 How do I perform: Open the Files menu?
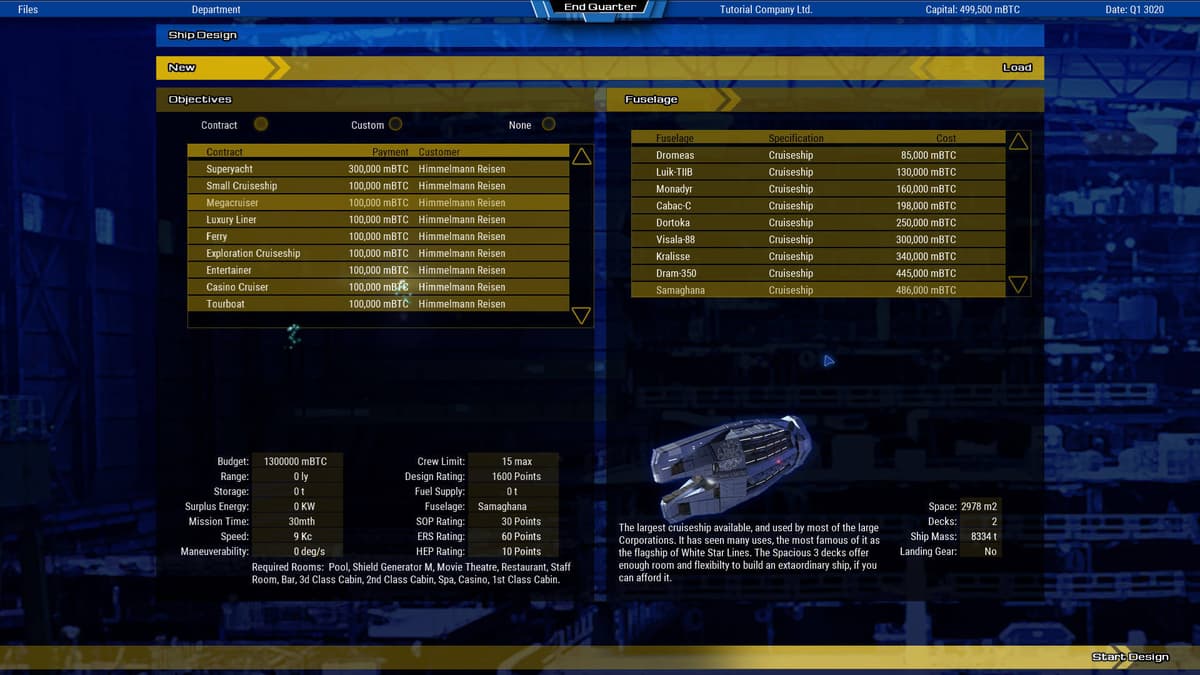click(28, 10)
